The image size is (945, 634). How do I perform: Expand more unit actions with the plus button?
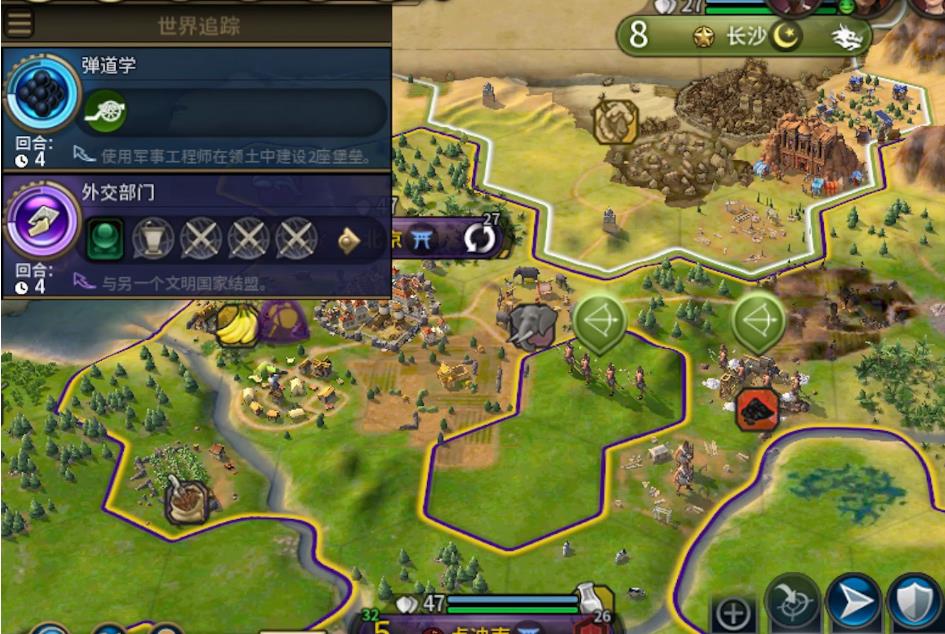(x=733, y=612)
